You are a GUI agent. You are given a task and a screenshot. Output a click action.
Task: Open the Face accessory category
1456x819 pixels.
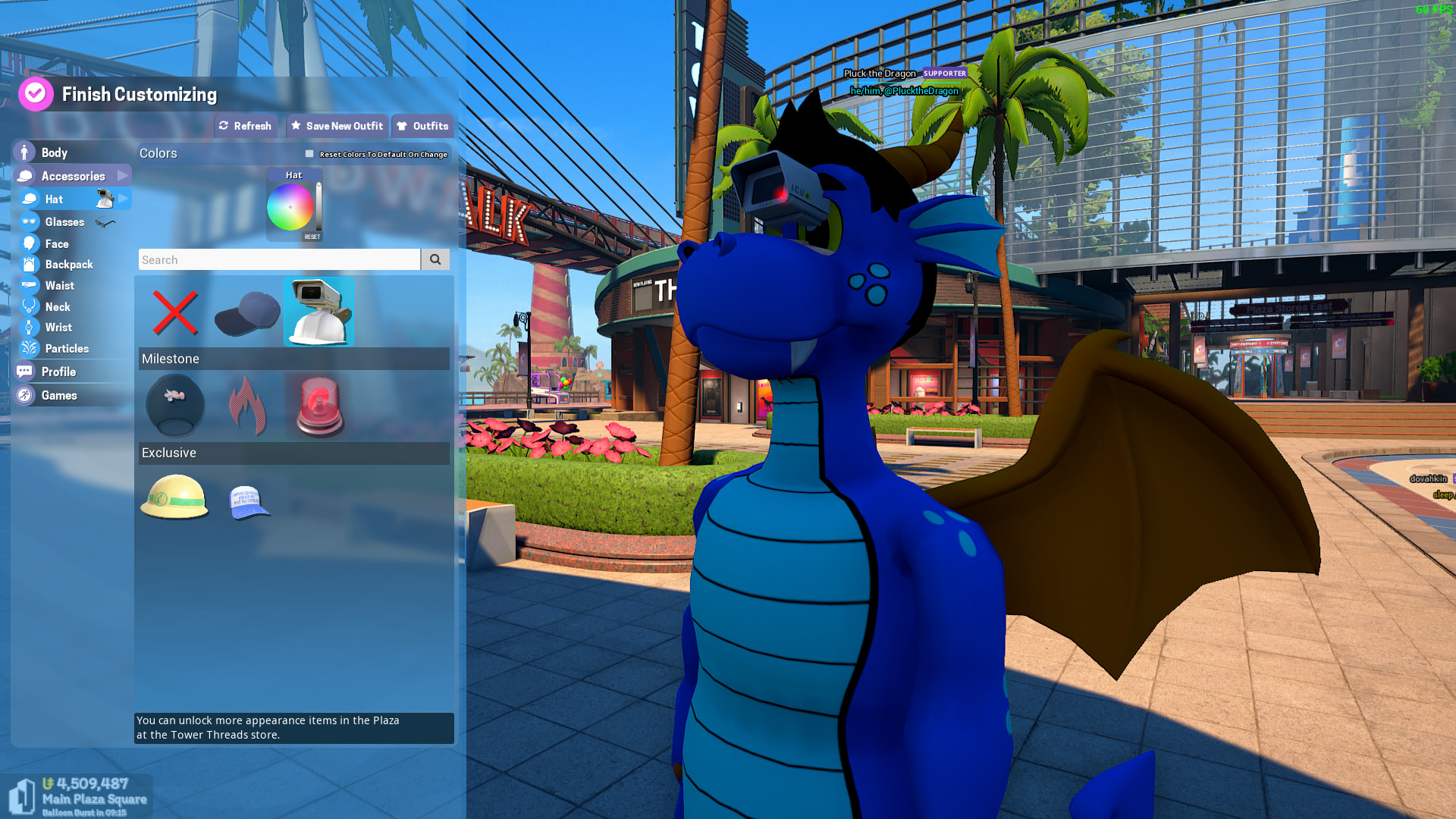[x=57, y=243]
